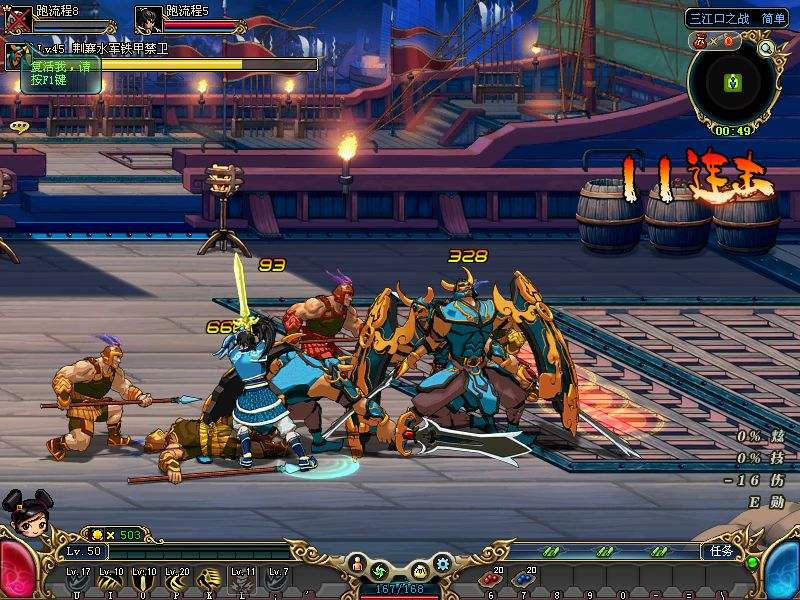Click the boss portrait beside the yellow bar
800x600 pixels.
(x=16, y=57)
